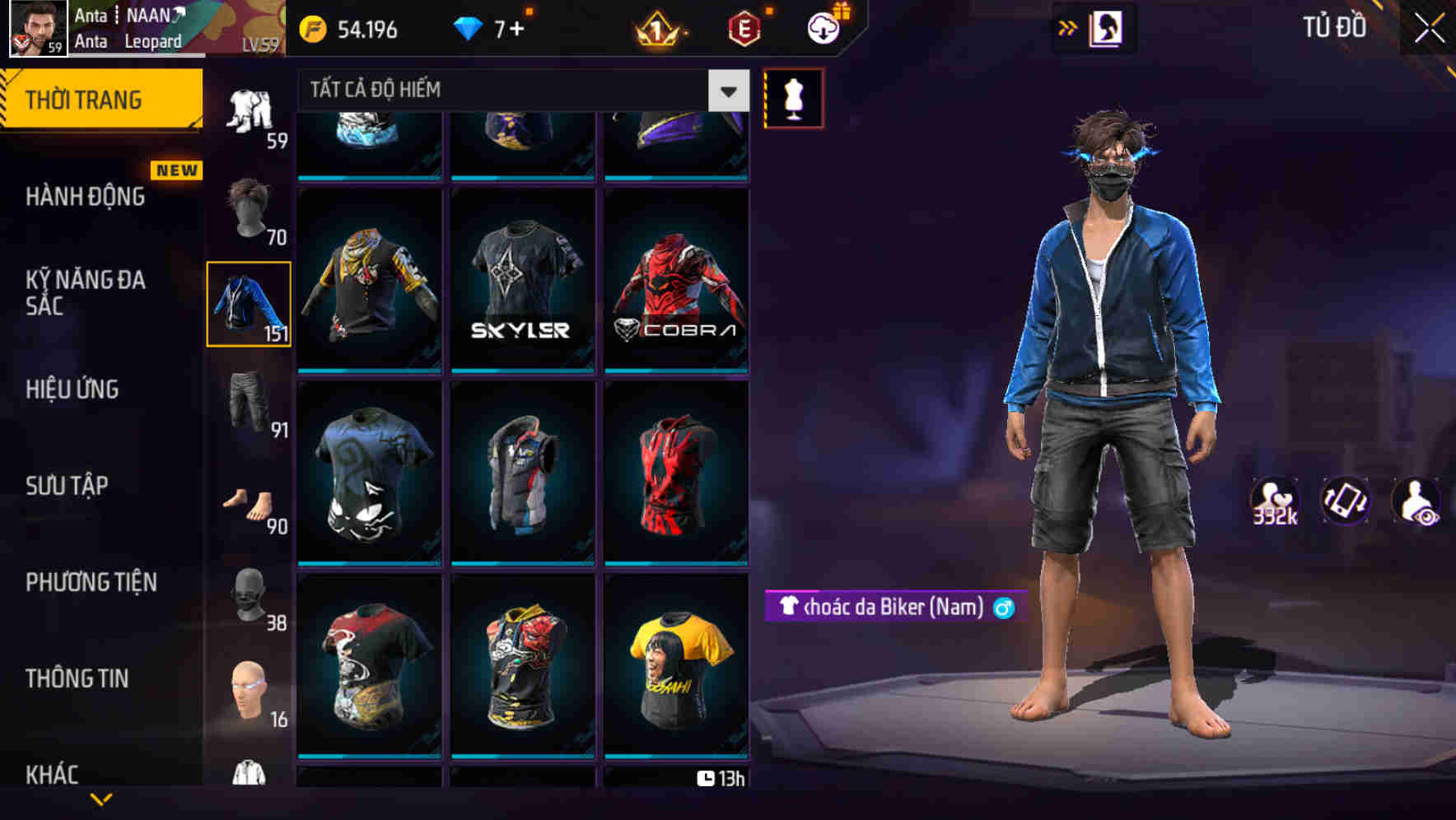
Task: Select the shorts category with 91 items
Action: pyautogui.click(x=249, y=403)
